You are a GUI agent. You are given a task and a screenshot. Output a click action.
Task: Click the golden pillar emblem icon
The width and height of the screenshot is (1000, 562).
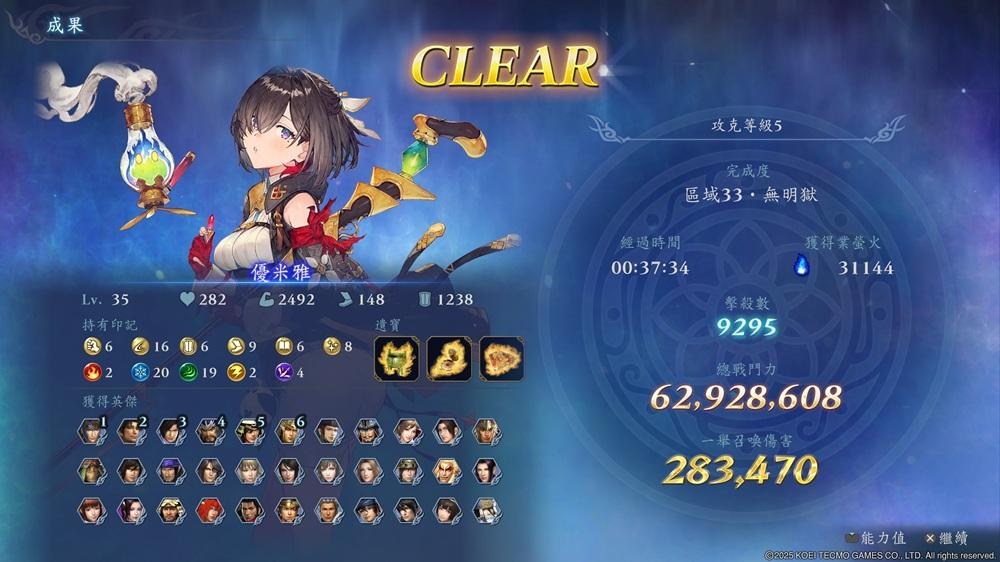pyautogui.click(x=184, y=347)
